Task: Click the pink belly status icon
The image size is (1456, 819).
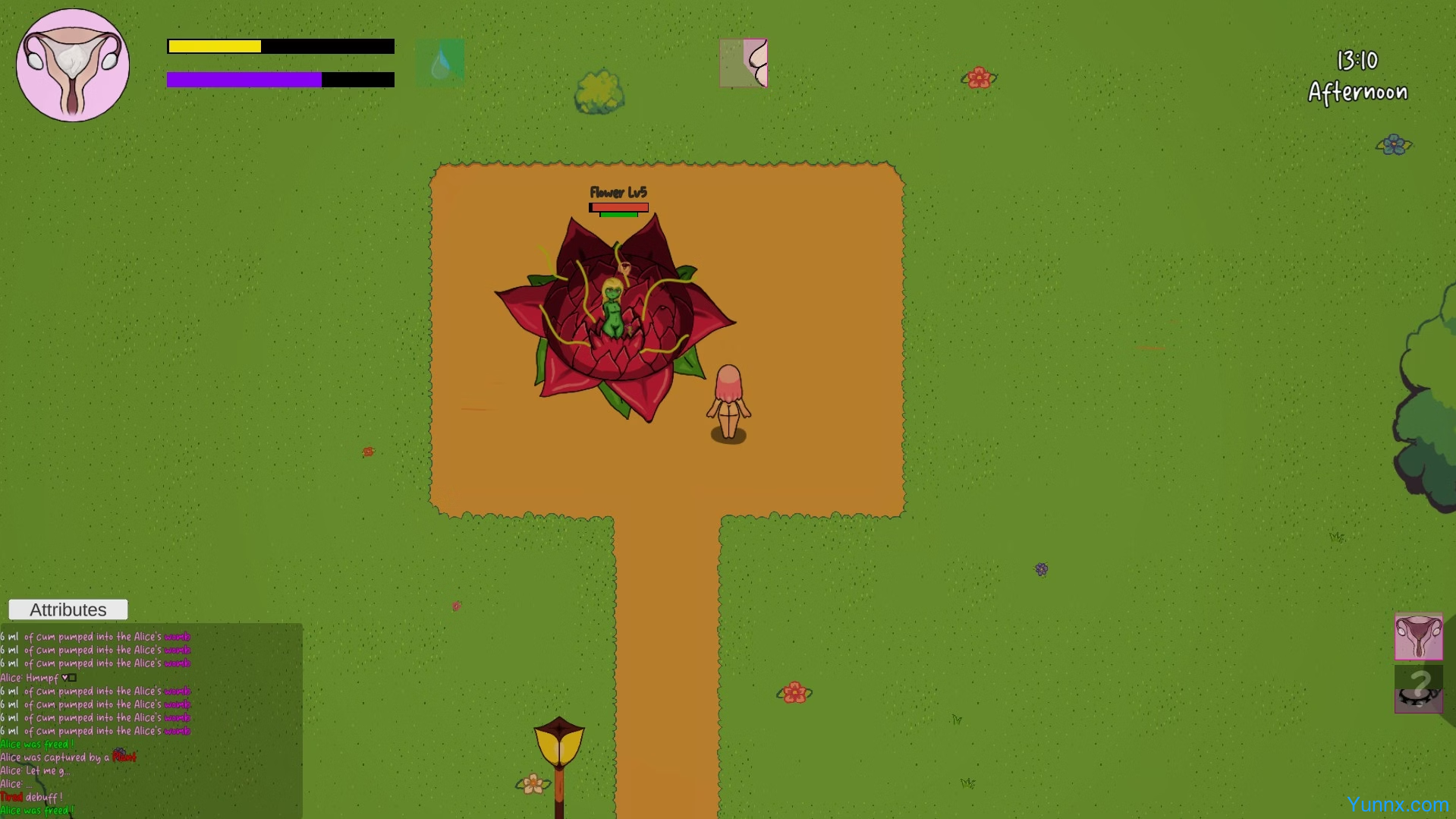Action: click(x=744, y=63)
